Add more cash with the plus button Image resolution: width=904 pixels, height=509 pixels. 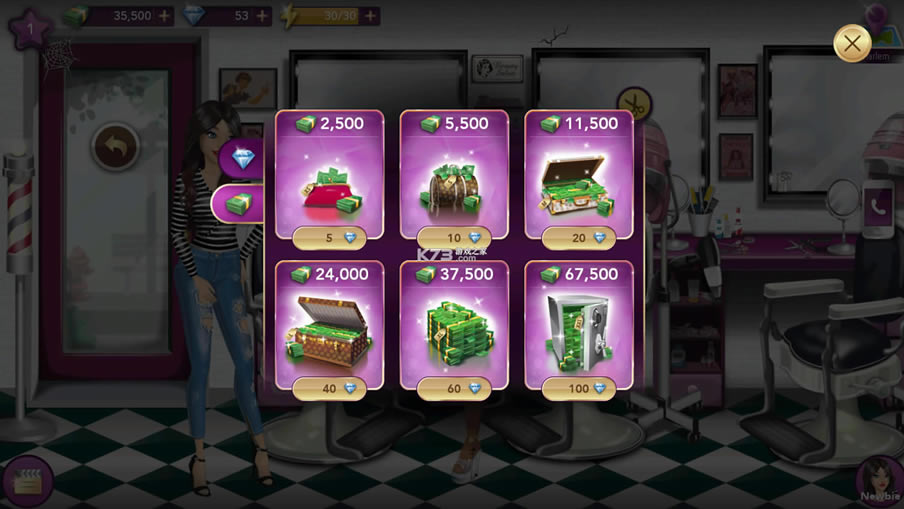[x=164, y=16]
